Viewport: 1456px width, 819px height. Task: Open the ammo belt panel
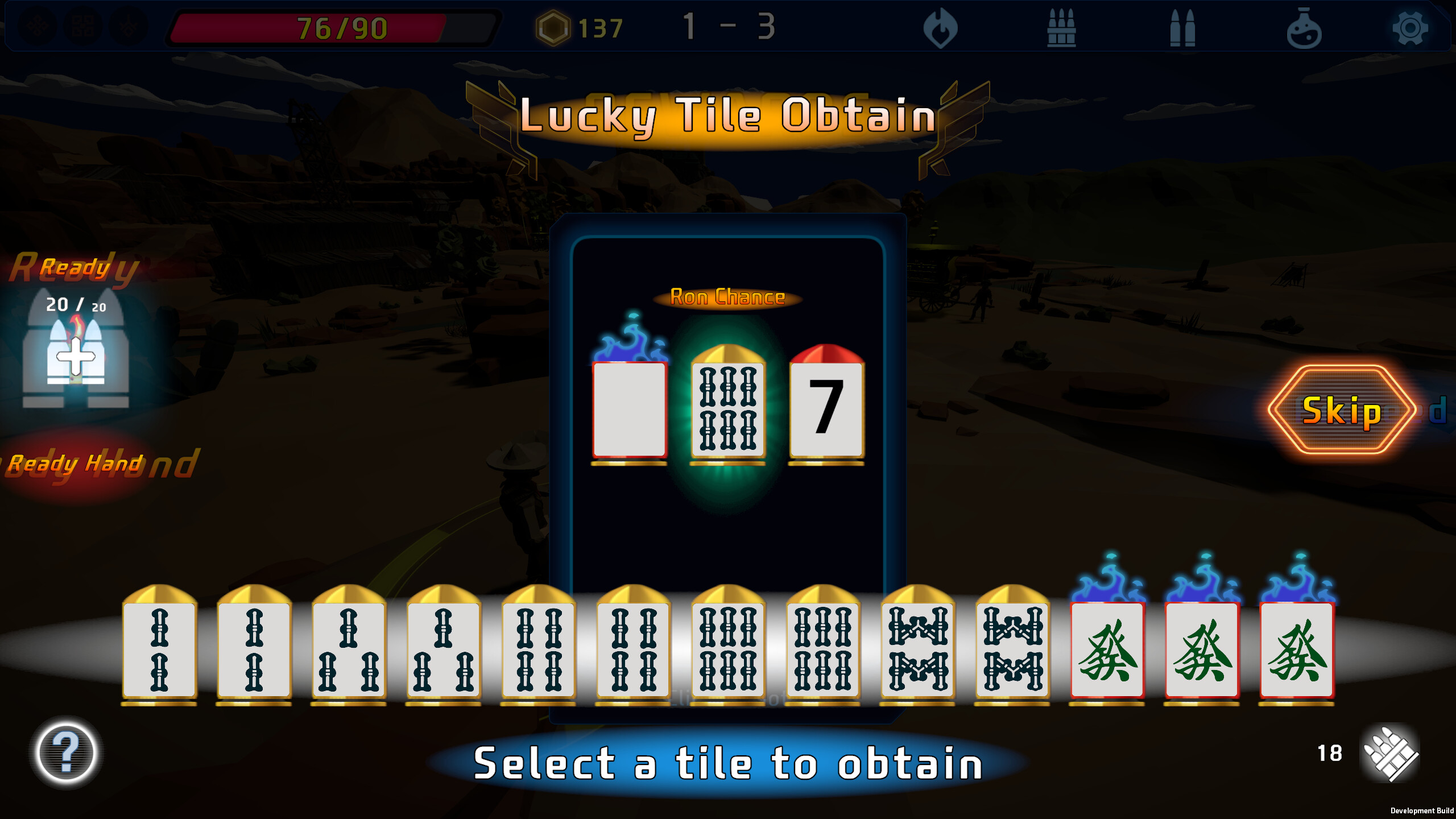[x=1062, y=27]
